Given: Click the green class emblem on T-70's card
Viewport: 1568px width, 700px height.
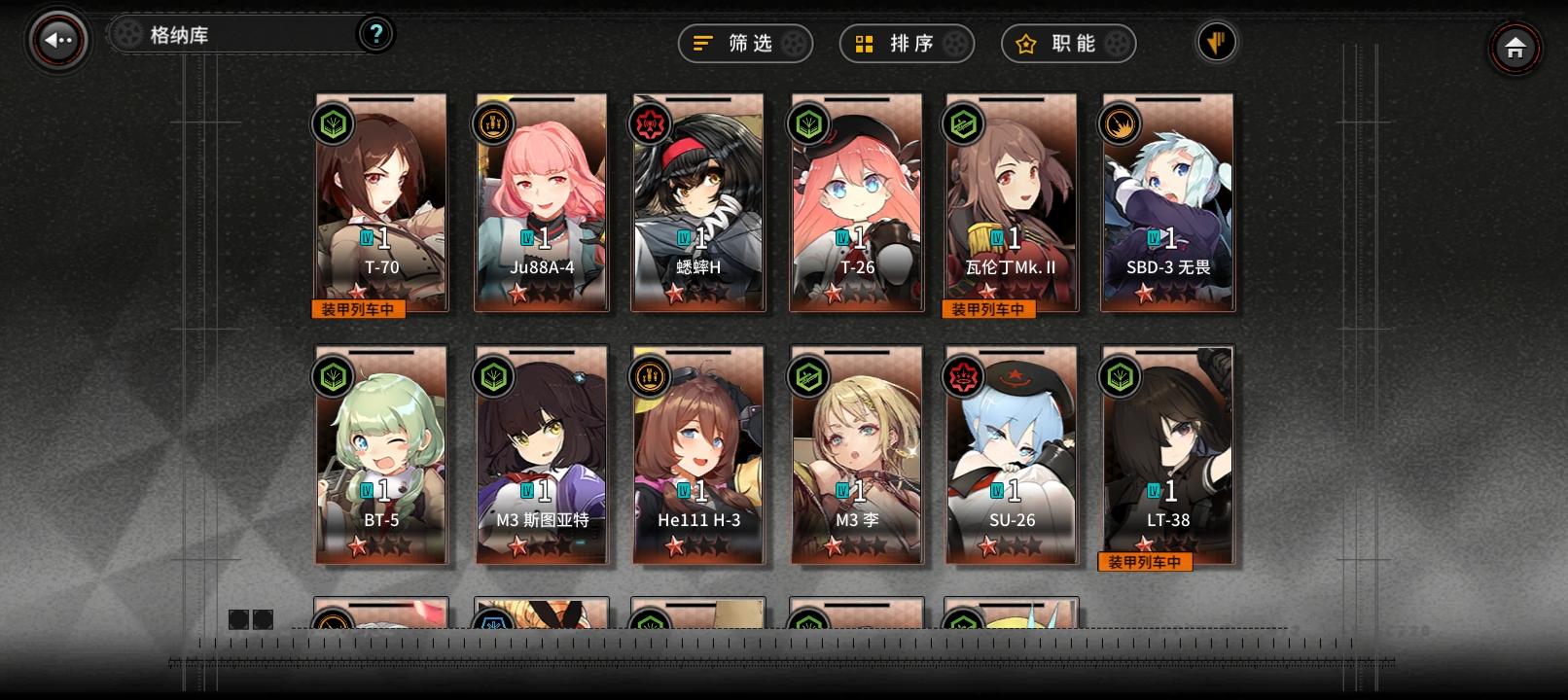Looking at the screenshot, I should [331, 124].
